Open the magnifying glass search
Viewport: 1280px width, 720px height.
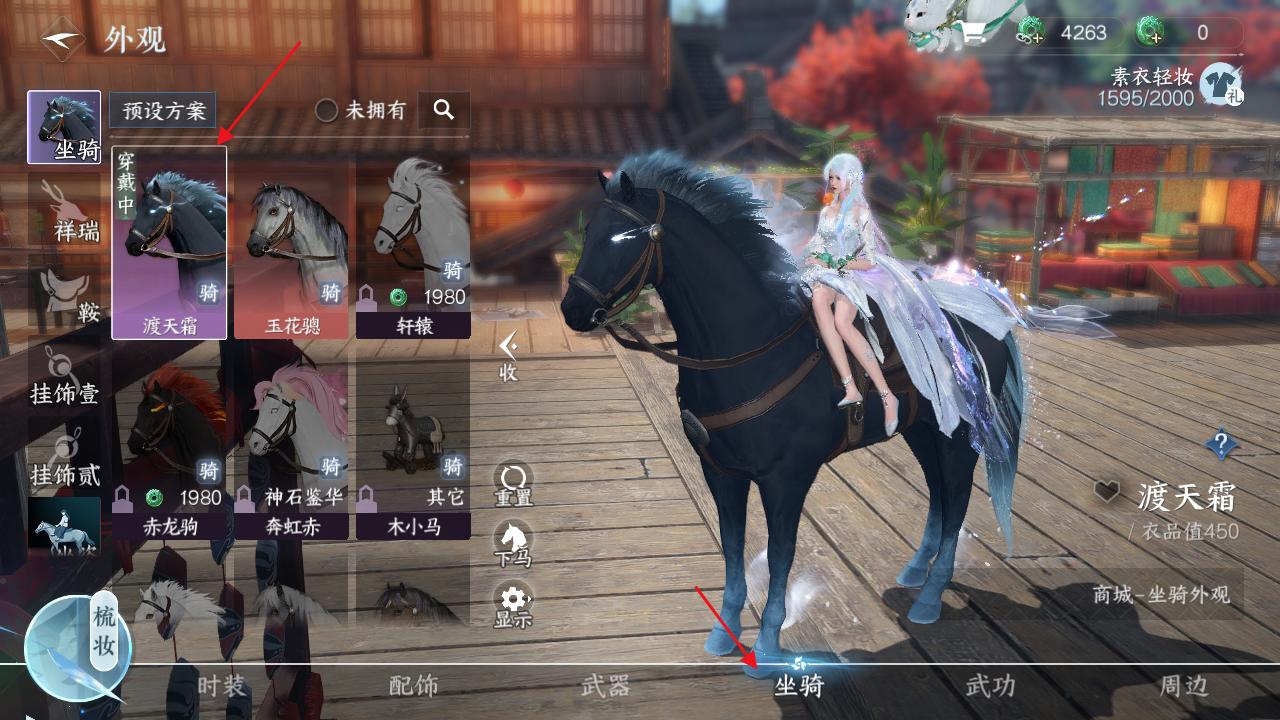point(444,110)
